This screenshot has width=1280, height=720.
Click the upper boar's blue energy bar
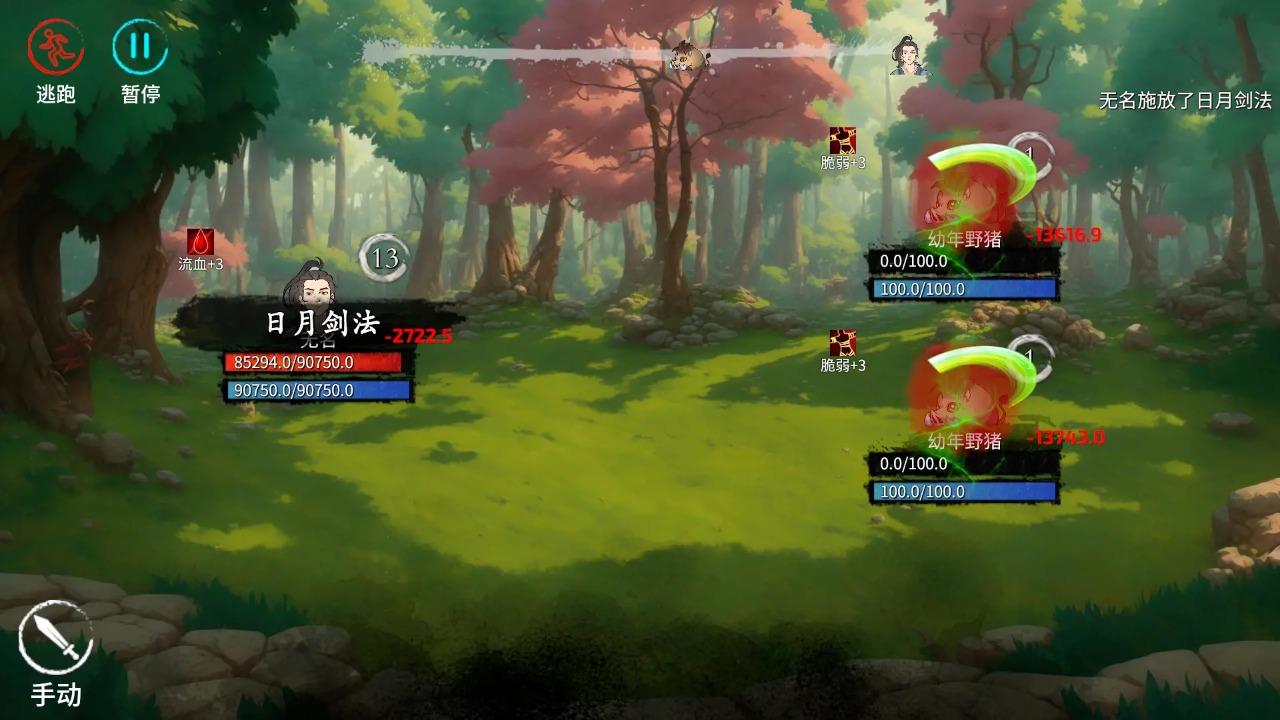pos(965,290)
